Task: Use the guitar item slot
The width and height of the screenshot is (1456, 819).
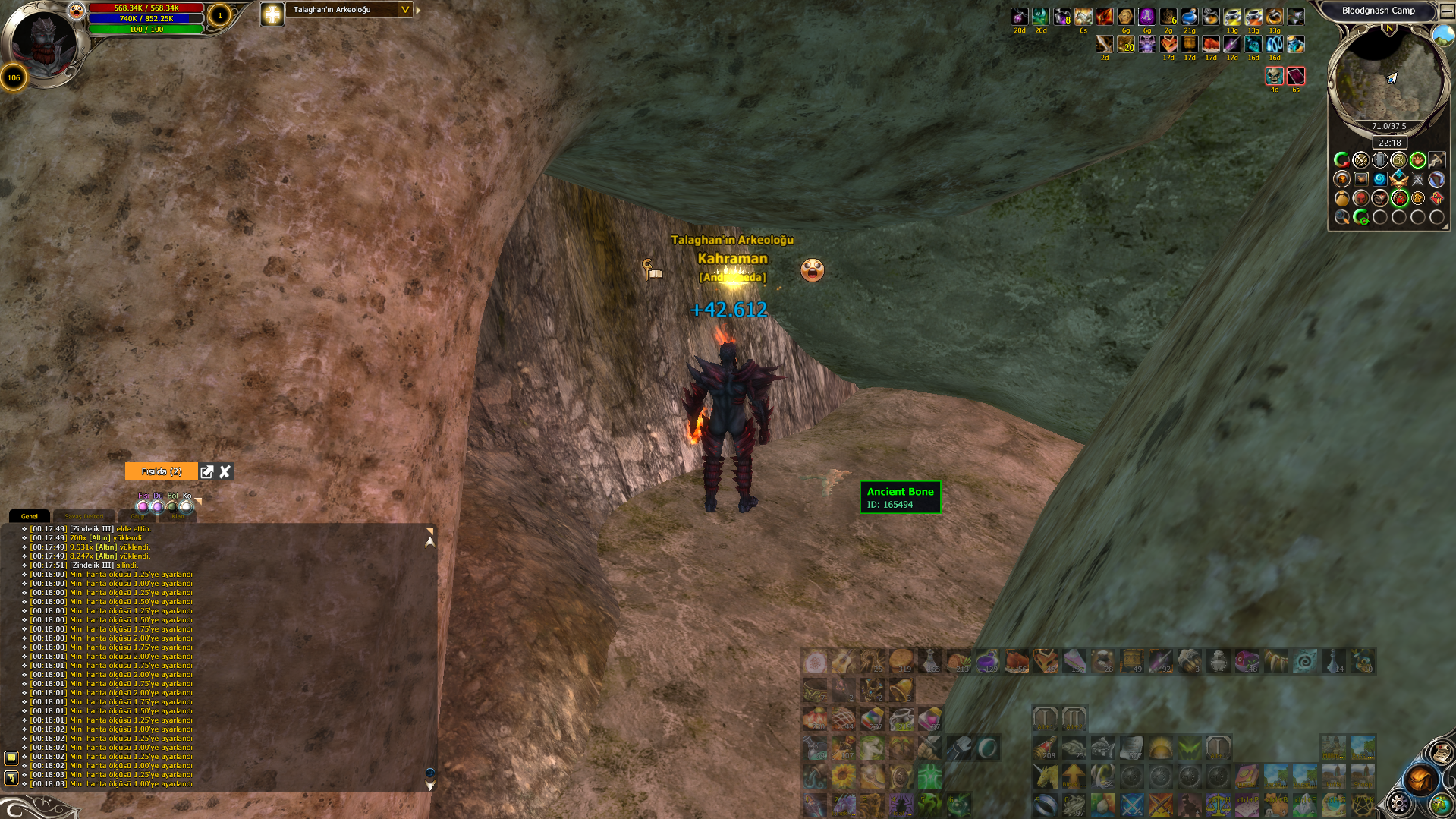Action: pyautogui.click(x=843, y=662)
